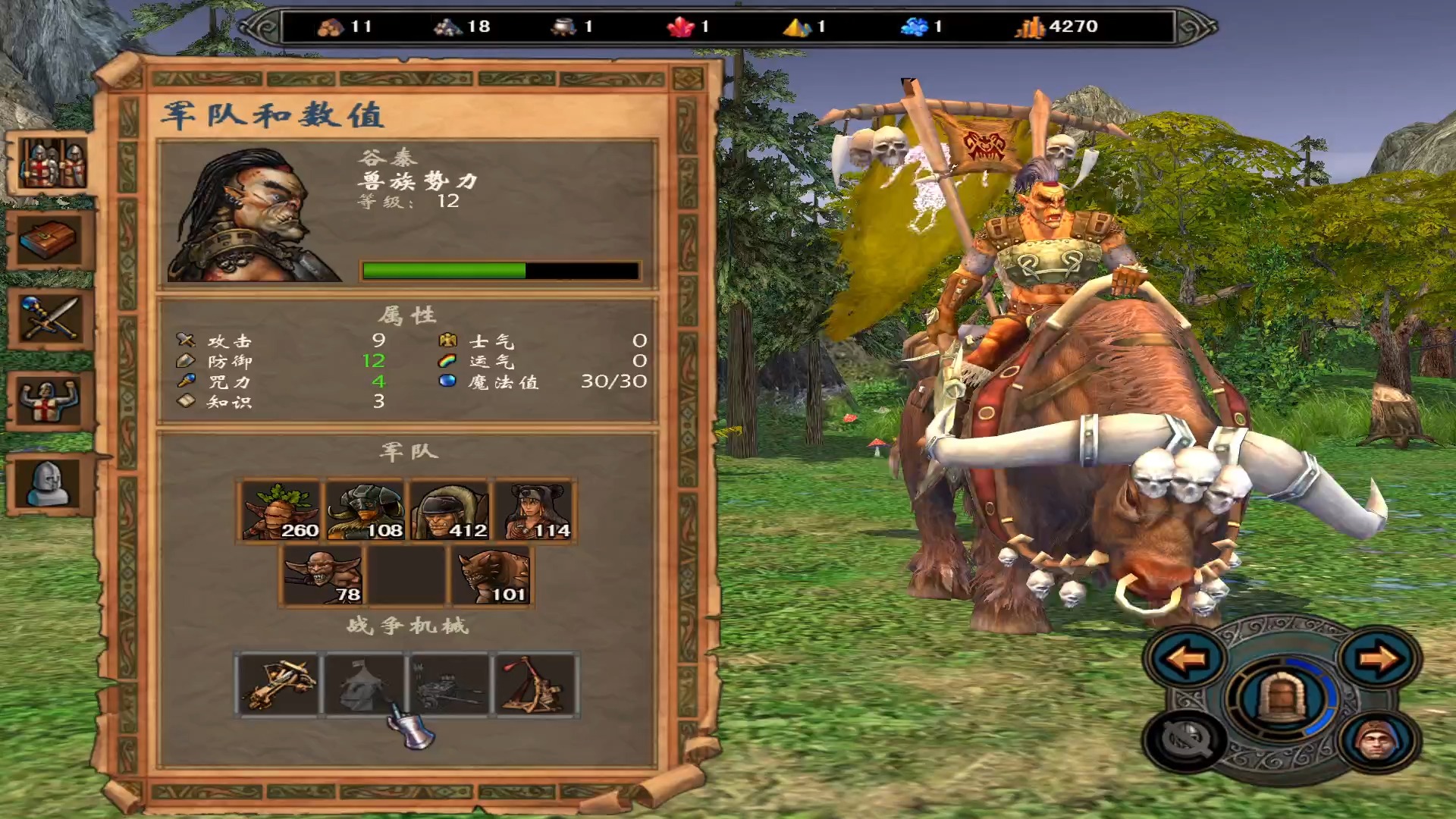Go to the previous hero with left arrow
Screen dimensions: 1456x819
click(x=1185, y=658)
